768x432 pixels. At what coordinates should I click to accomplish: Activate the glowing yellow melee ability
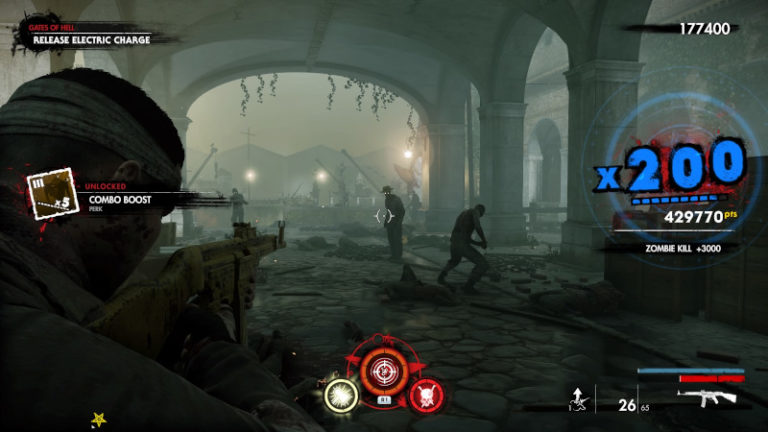tap(343, 395)
